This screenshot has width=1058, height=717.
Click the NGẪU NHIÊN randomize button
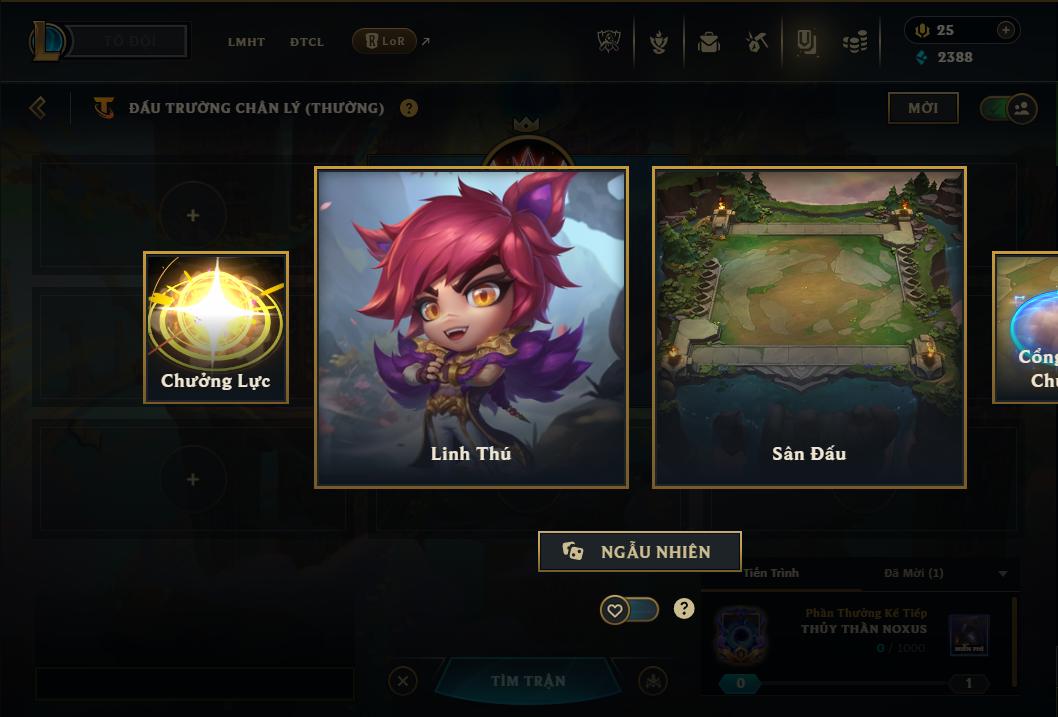pyautogui.click(x=640, y=551)
